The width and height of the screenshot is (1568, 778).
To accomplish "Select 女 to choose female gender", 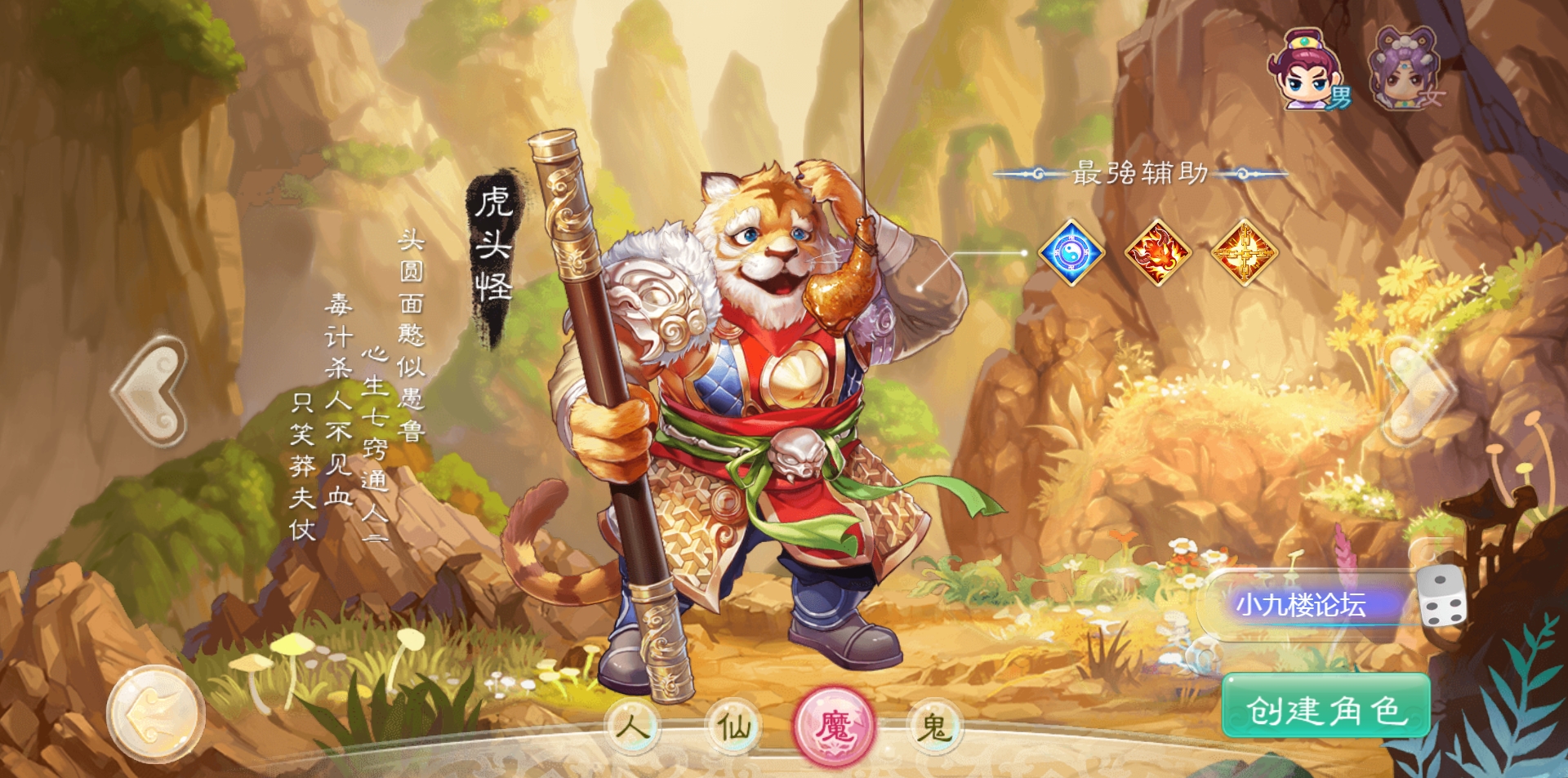I will coord(1434,96).
